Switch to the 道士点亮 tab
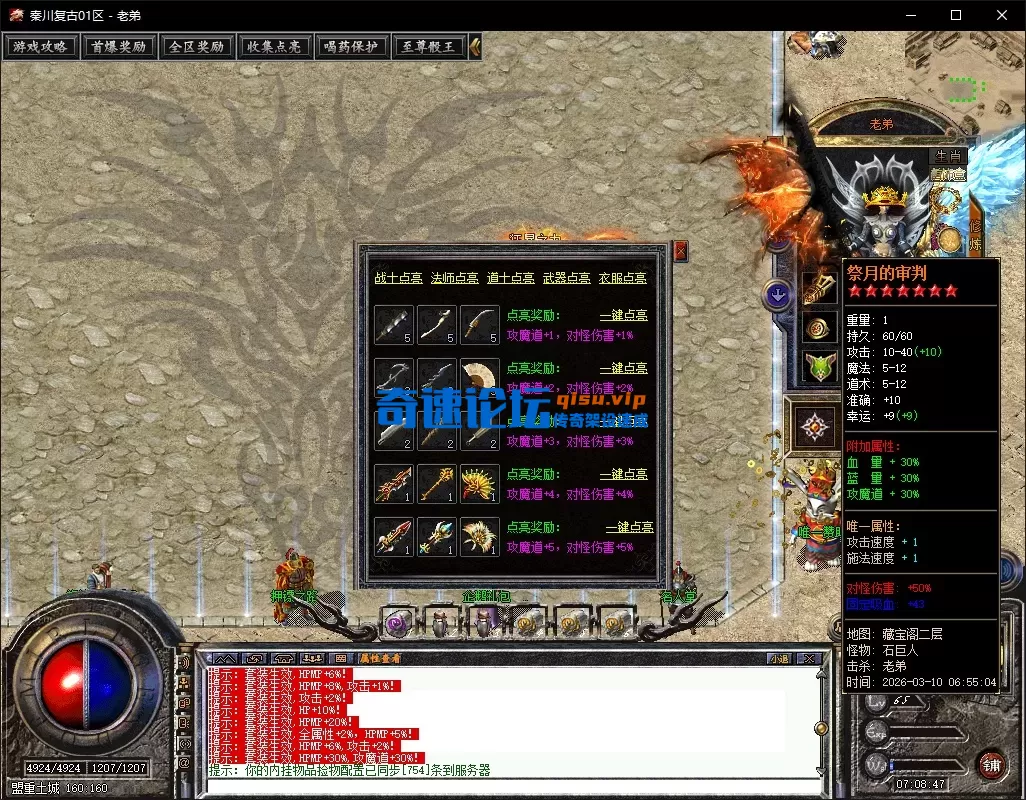 click(x=510, y=278)
